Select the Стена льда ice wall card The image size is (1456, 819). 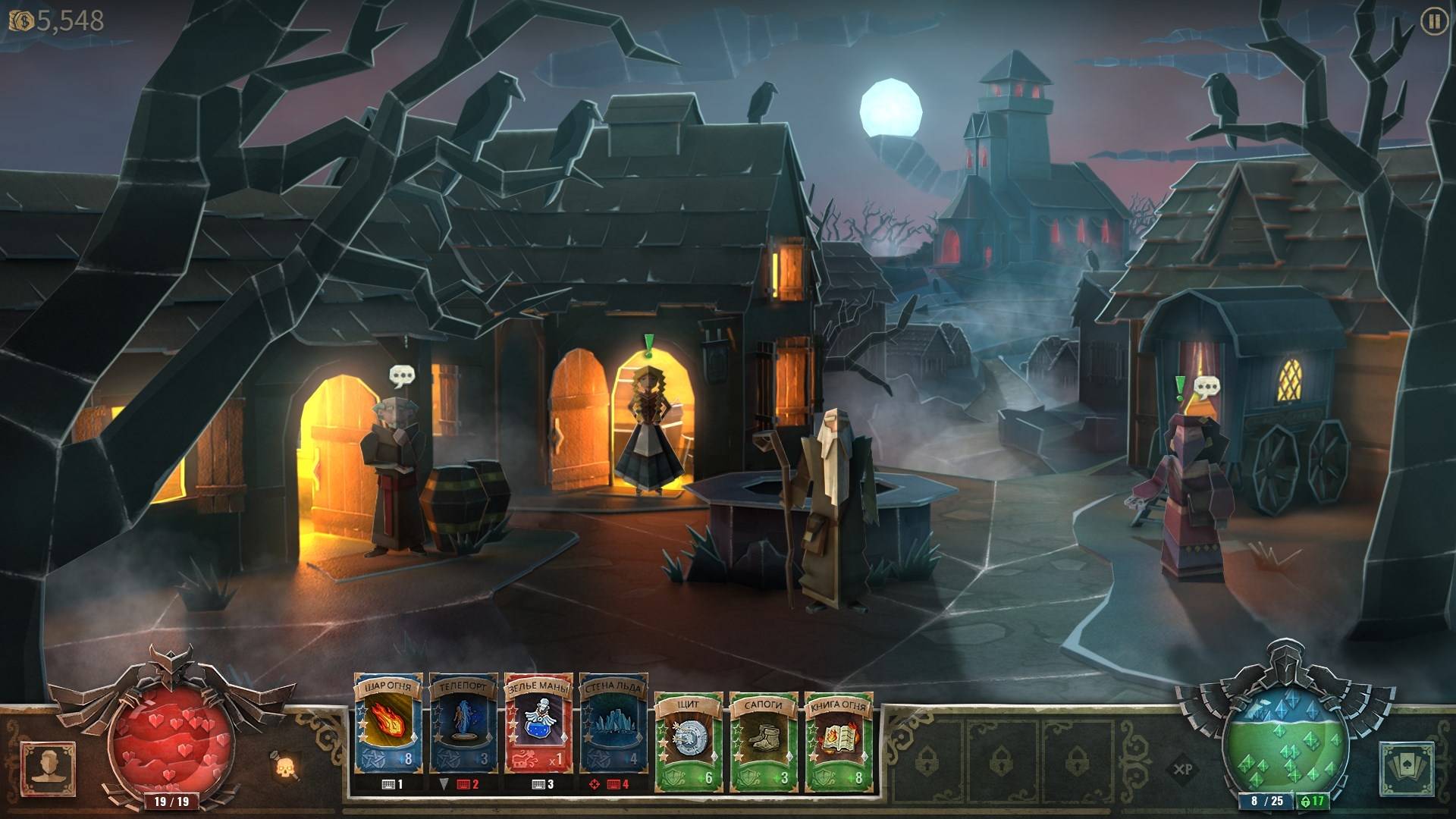613,732
